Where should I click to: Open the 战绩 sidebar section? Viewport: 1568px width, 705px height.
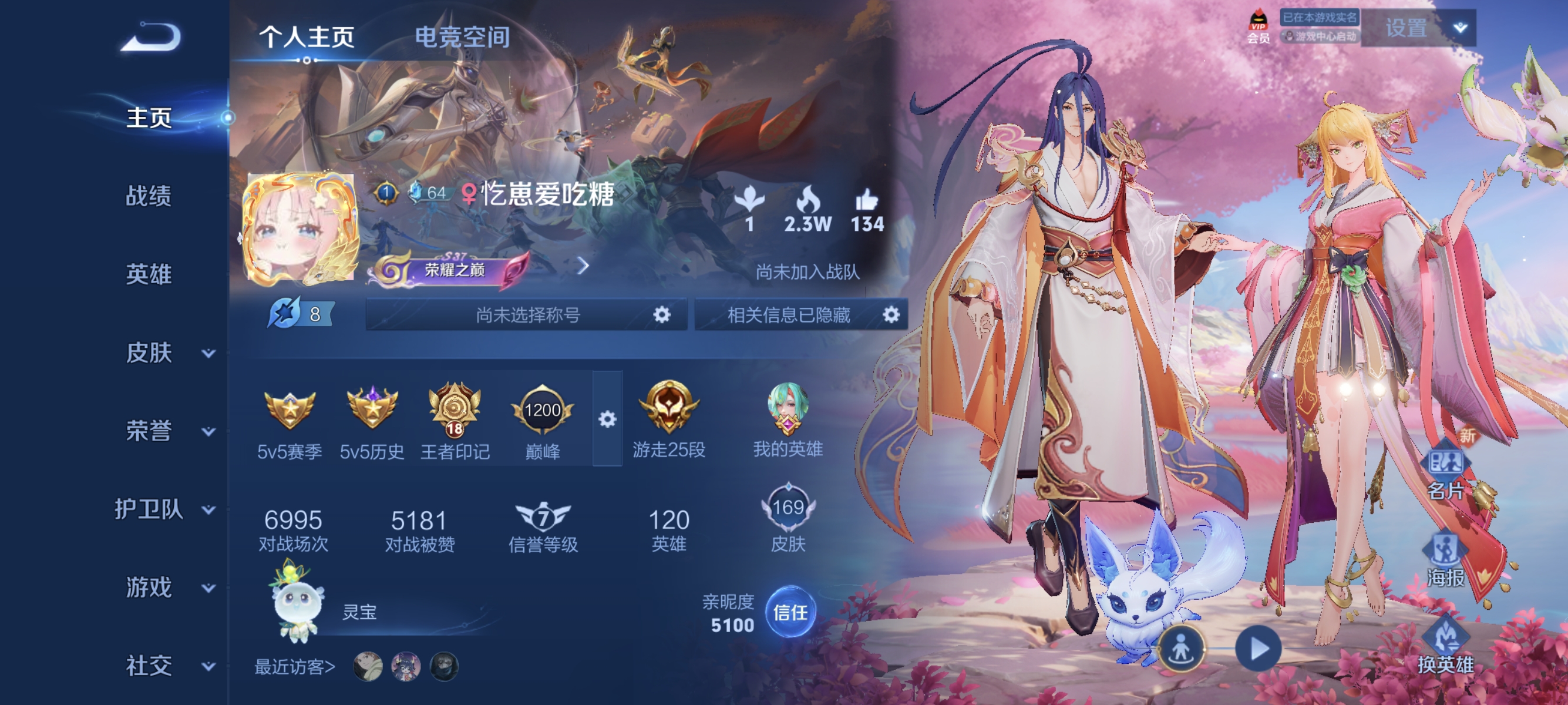(x=149, y=196)
